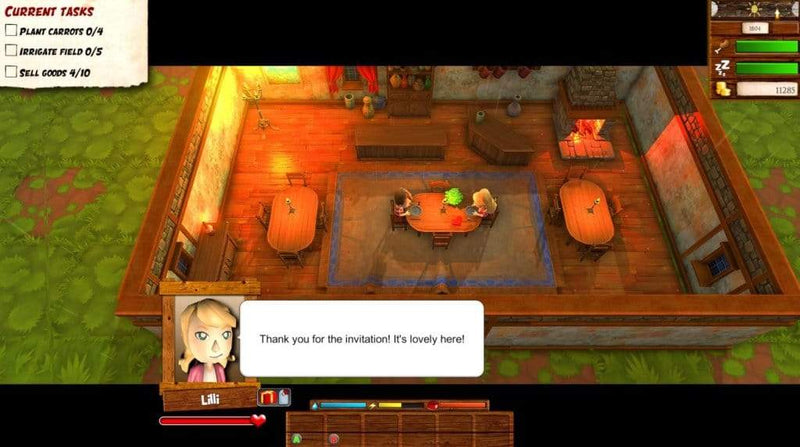The width and height of the screenshot is (800, 447).
Task: Open the red gift icon beside Lili
Action: click(x=268, y=397)
